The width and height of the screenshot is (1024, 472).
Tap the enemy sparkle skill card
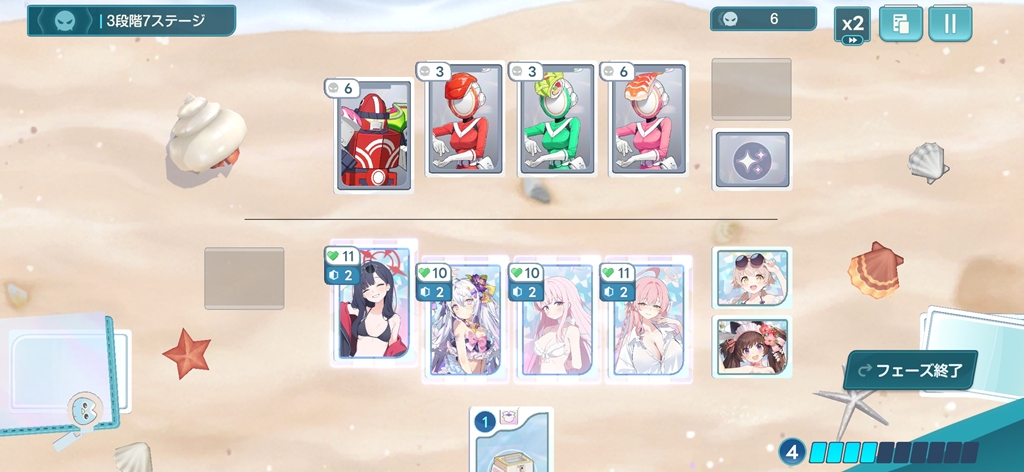(752, 160)
